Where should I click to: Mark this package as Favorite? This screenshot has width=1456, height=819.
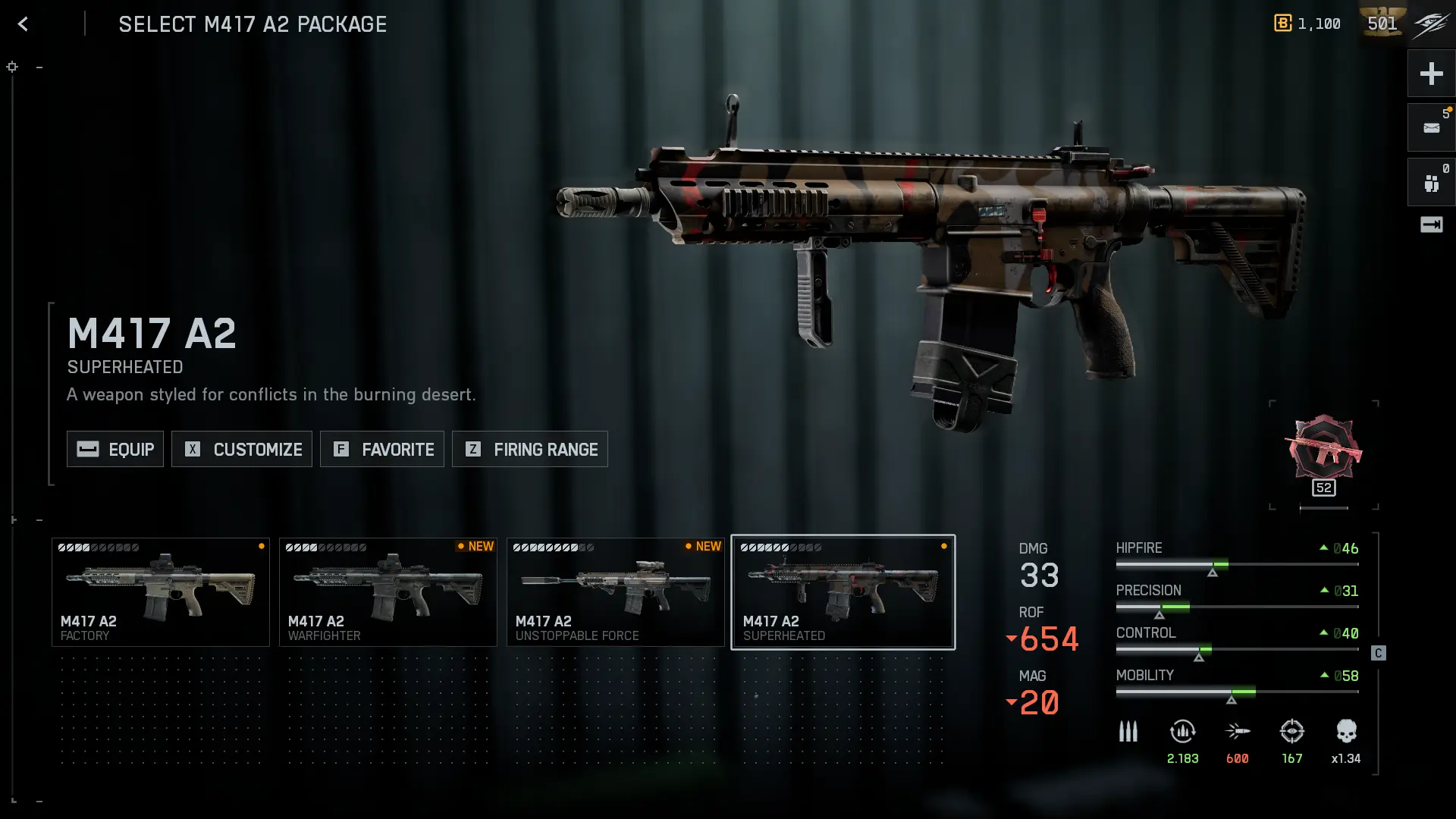382,449
